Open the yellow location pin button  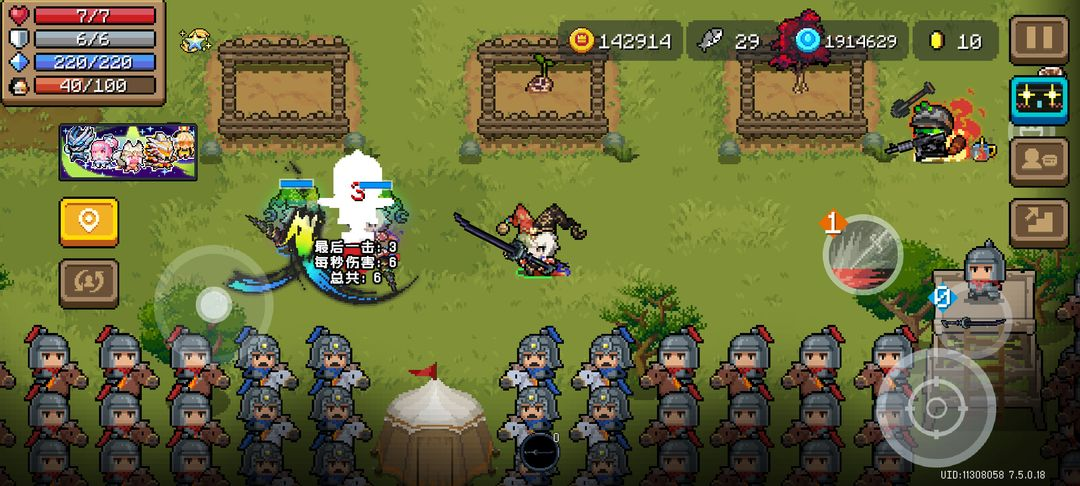point(89,221)
